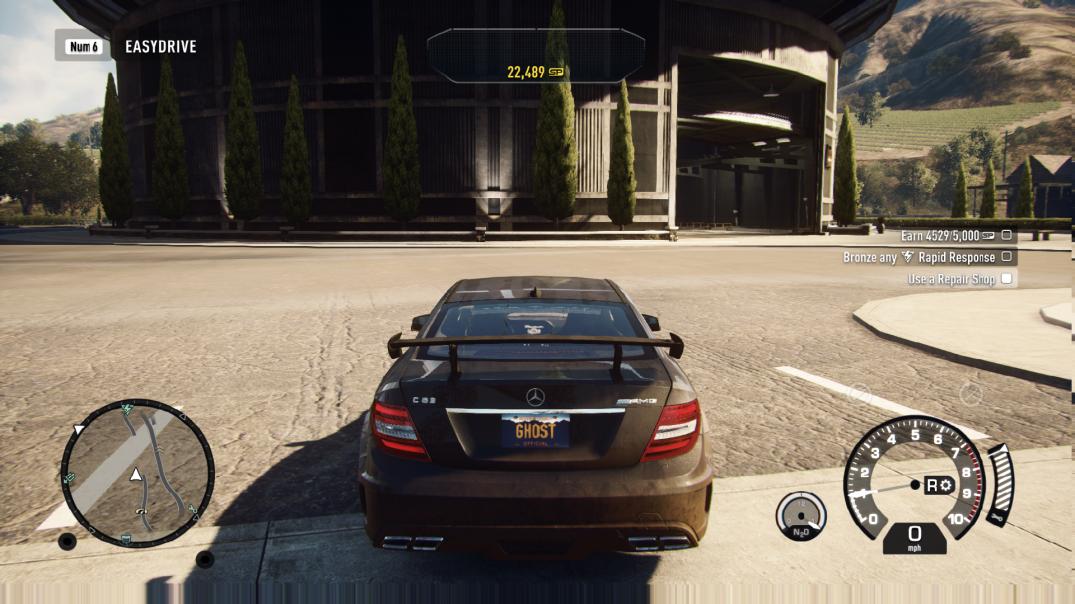Tick the Earn 5,000 SP objective checkbox
Image resolution: width=1075 pixels, height=604 pixels.
tap(1007, 235)
